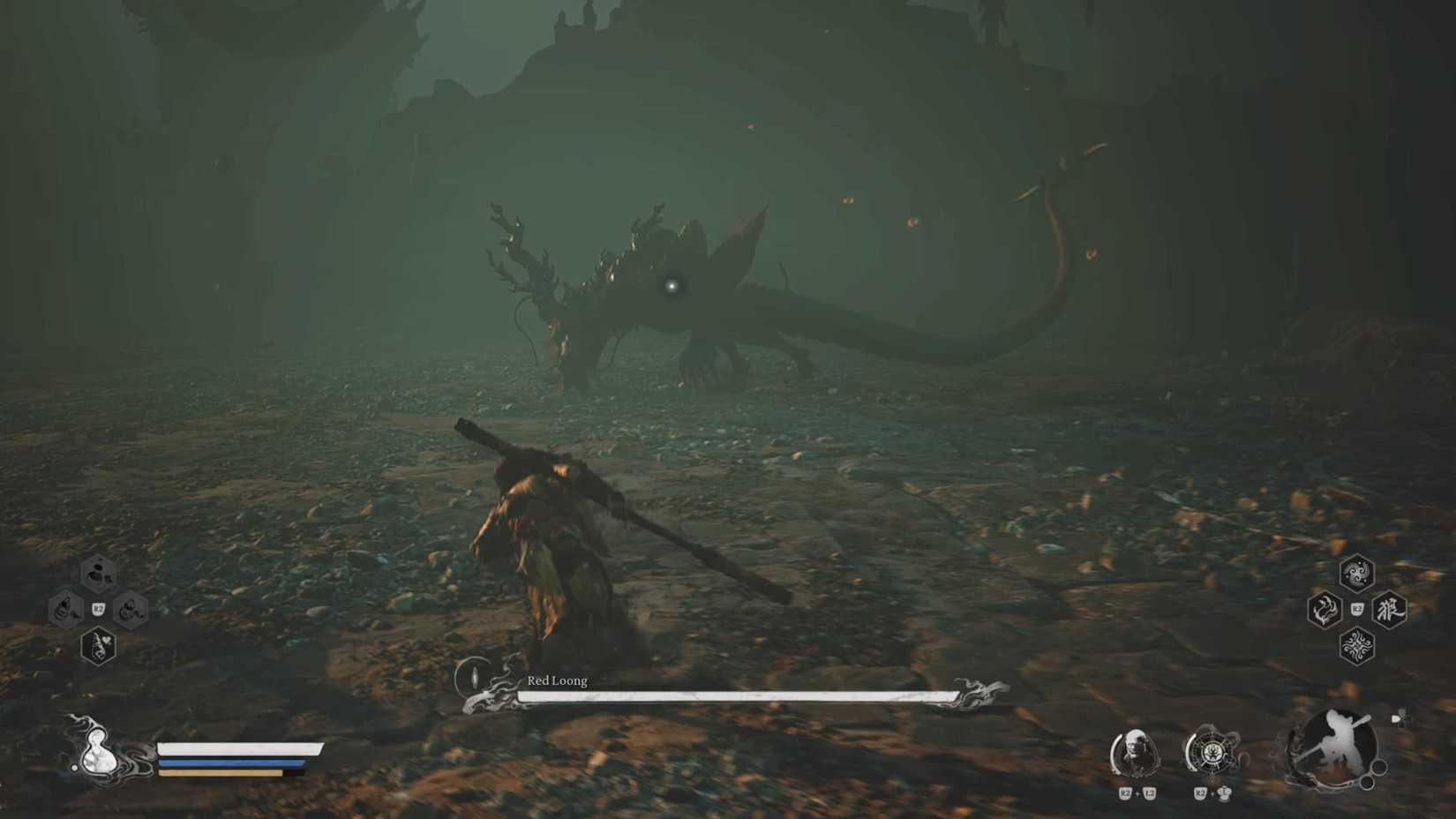
Task: Click the Red Loong name label
Action: tap(556, 681)
